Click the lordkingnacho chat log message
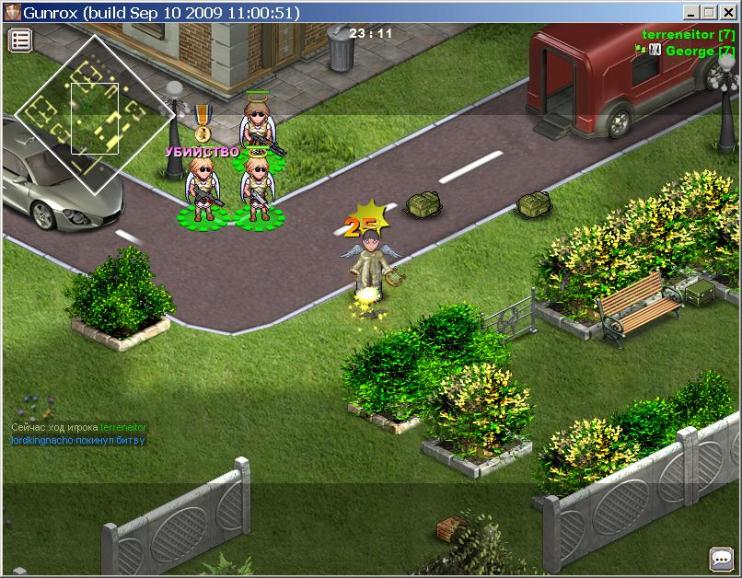This screenshot has height=578, width=742. [78, 440]
